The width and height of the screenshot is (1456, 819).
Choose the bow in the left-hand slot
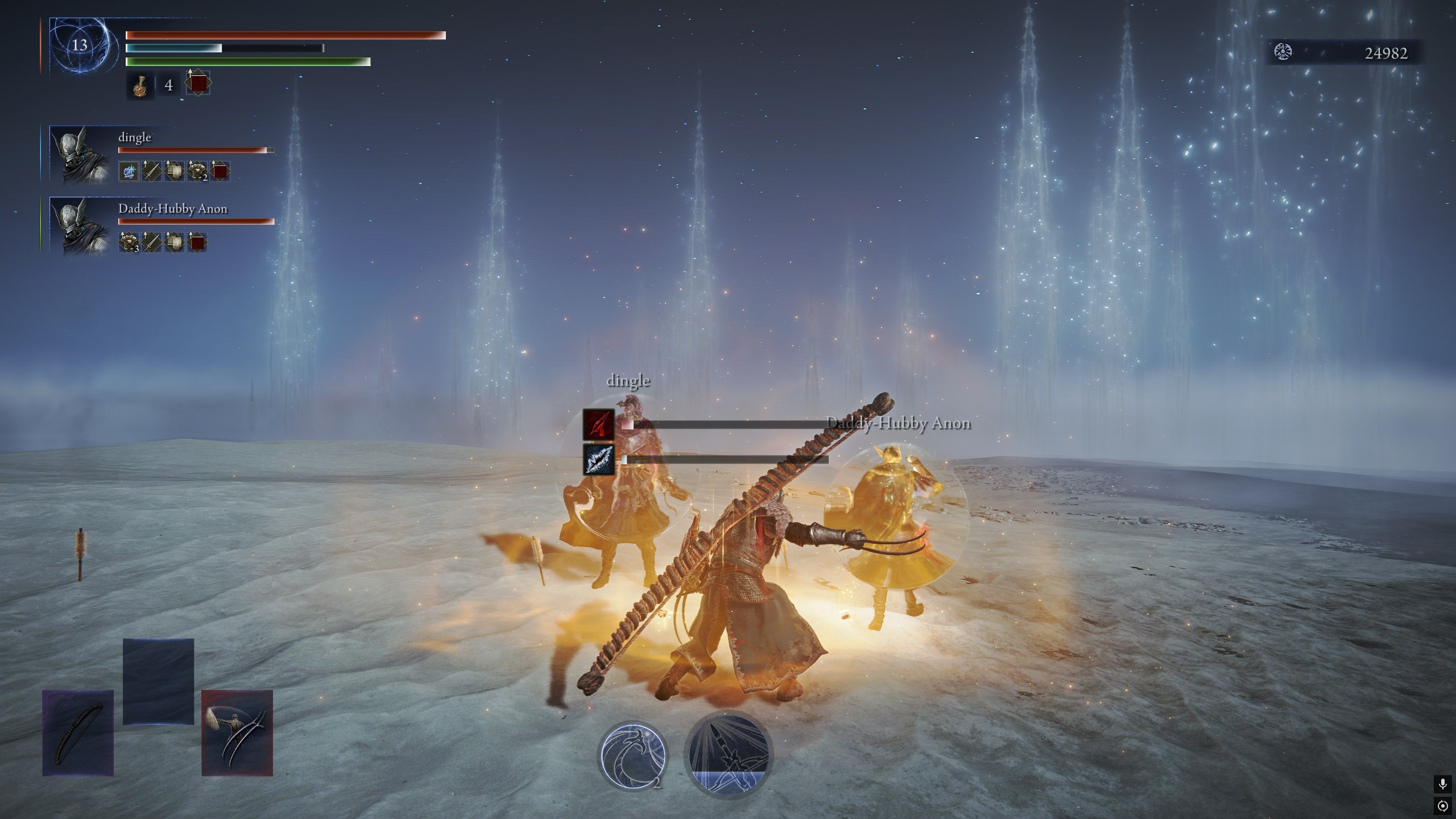coord(78,733)
